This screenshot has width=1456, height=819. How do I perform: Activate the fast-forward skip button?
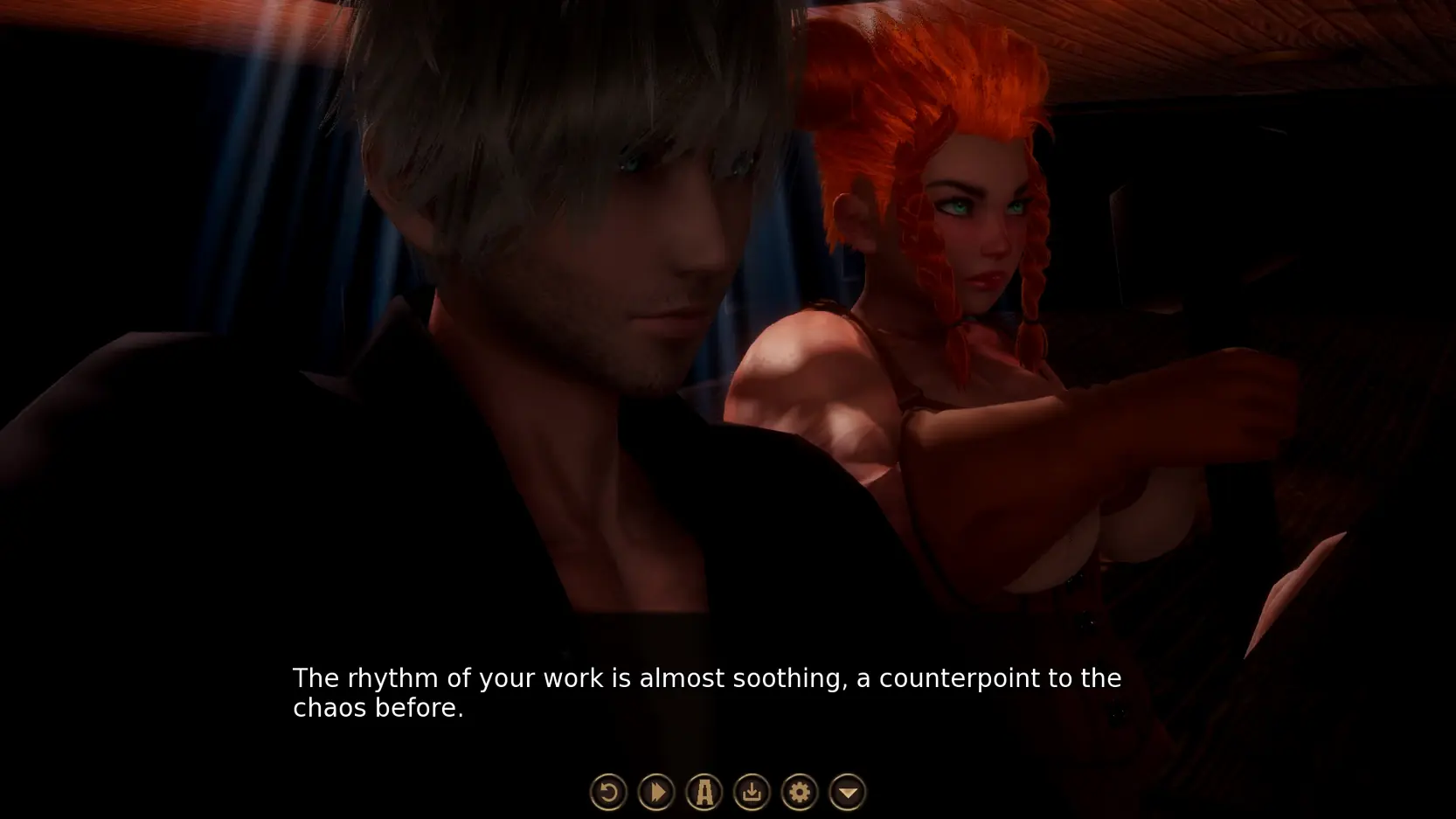[656, 793]
